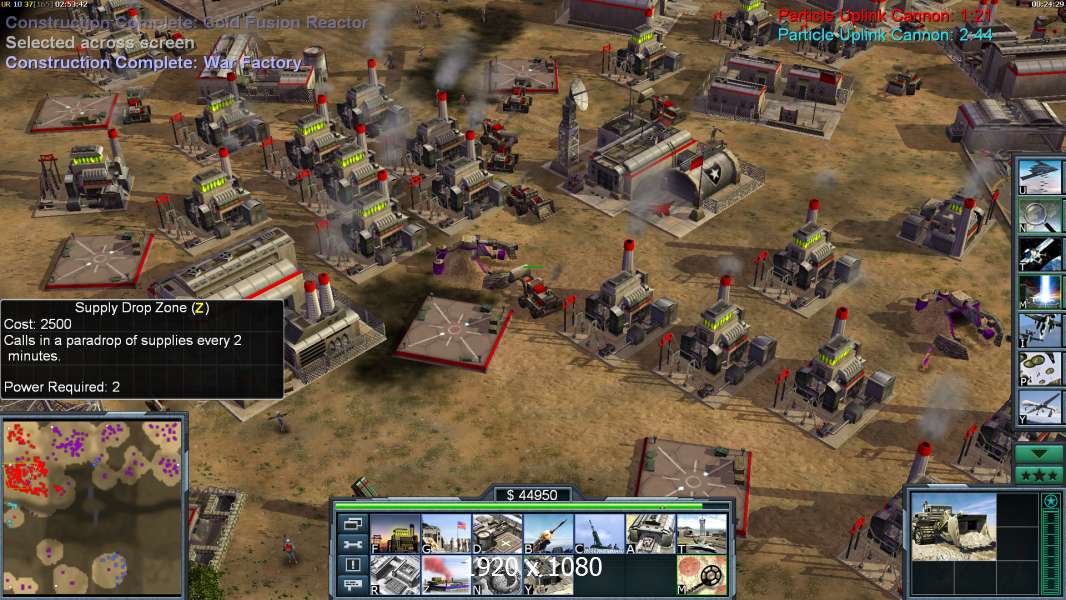This screenshot has width=1066, height=600.
Task: Click the wrench button on command bar
Action: [x=352, y=544]
